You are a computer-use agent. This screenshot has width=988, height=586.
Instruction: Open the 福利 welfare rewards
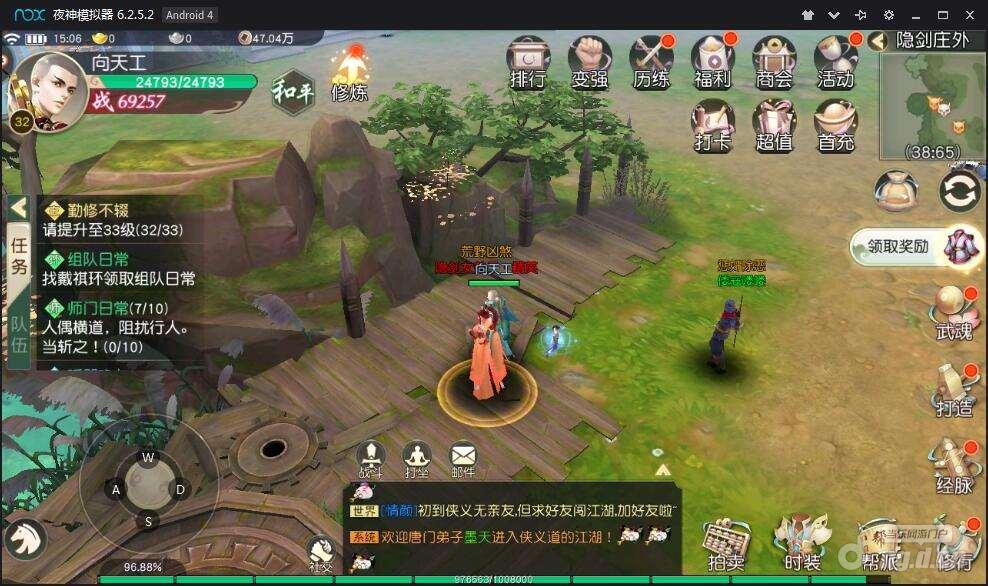click(x=713, y=62)
